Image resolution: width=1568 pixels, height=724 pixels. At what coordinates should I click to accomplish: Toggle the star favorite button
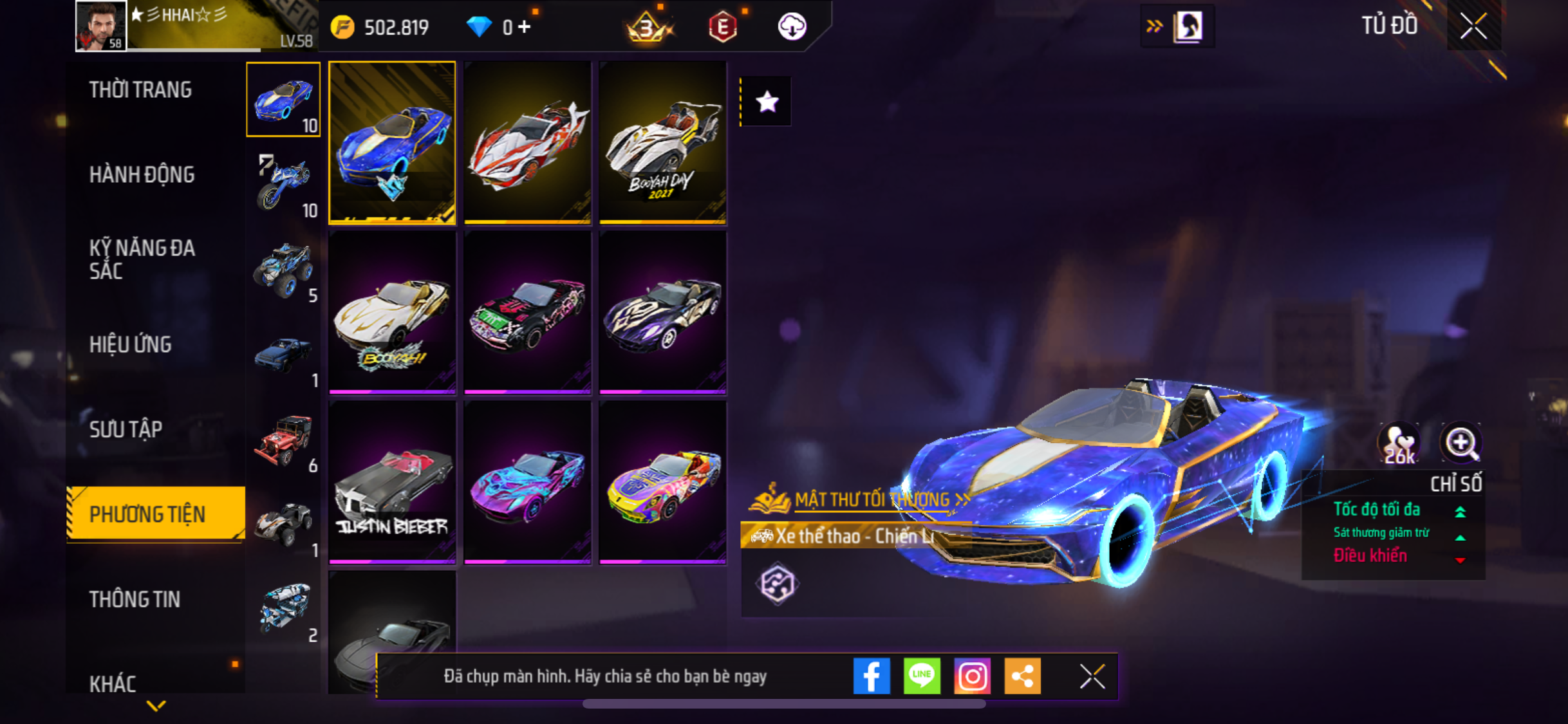coord(767,102)
